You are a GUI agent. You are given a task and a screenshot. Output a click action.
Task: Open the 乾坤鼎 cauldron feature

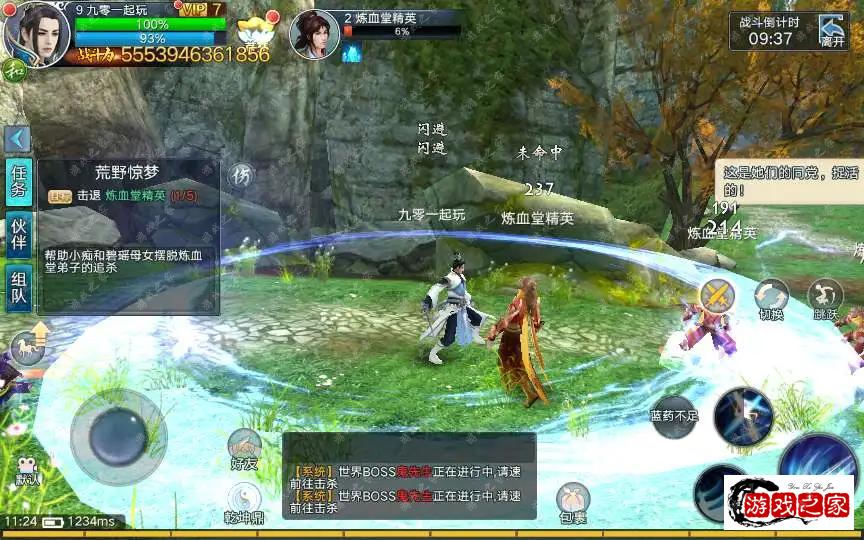click(244, 503)
